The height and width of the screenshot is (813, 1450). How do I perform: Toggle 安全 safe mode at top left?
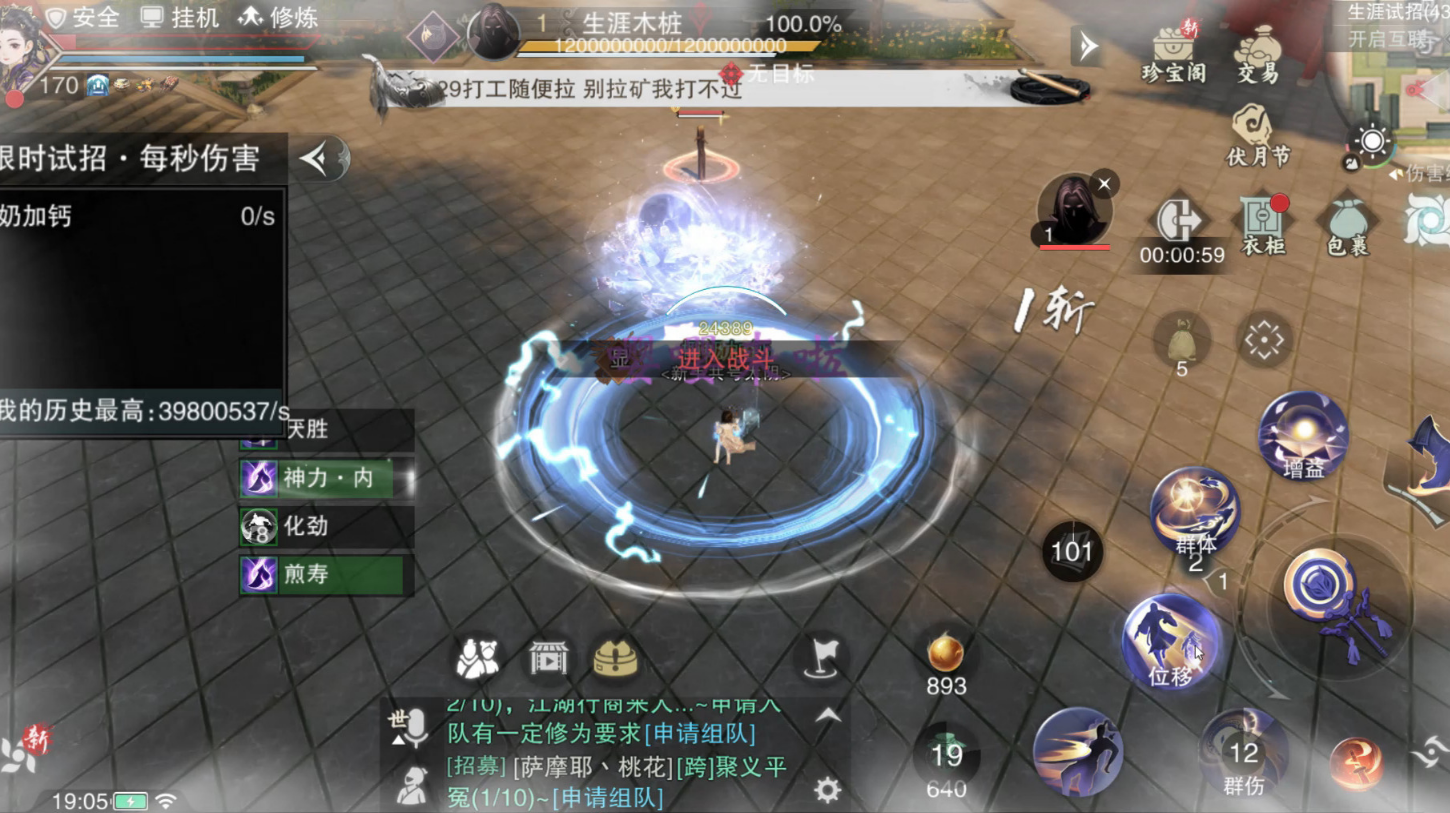point(86,17)
